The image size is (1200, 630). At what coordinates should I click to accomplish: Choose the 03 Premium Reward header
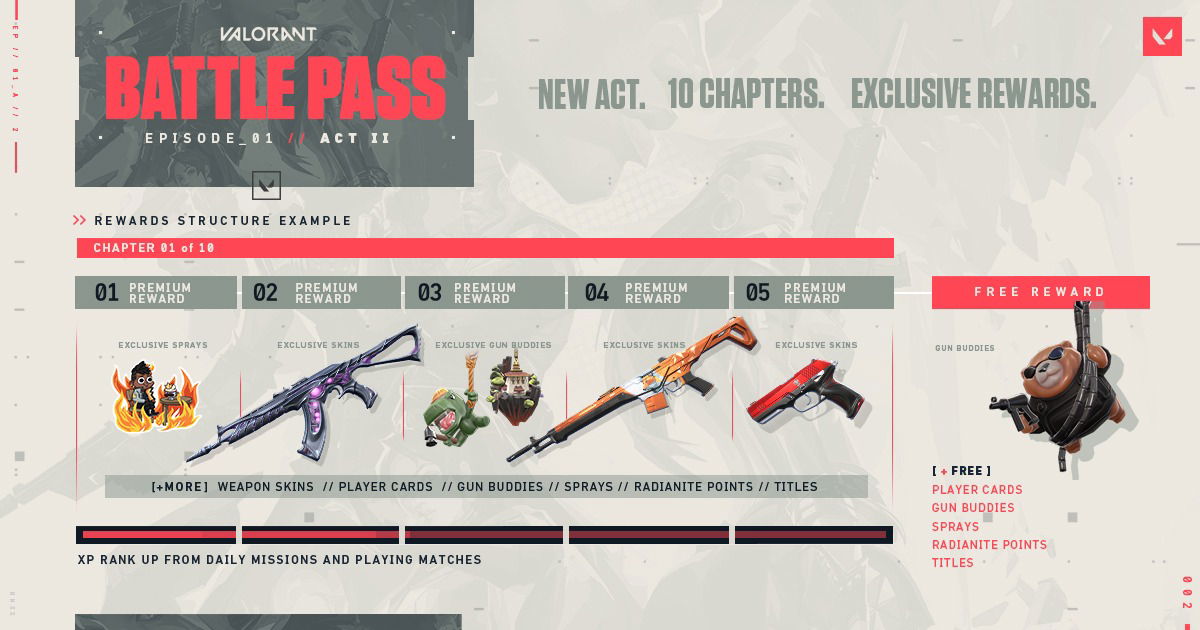[485, 292]
